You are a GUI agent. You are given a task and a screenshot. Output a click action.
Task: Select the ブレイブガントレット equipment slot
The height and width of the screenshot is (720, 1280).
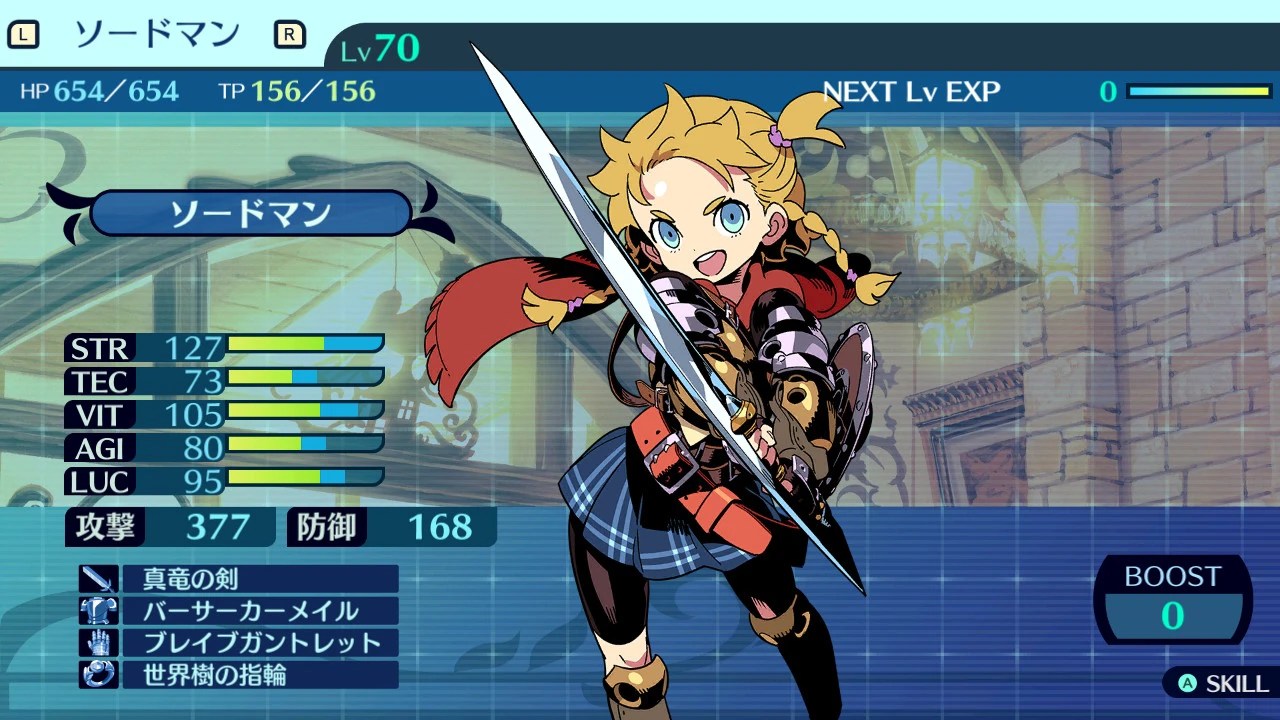[259, 643]
